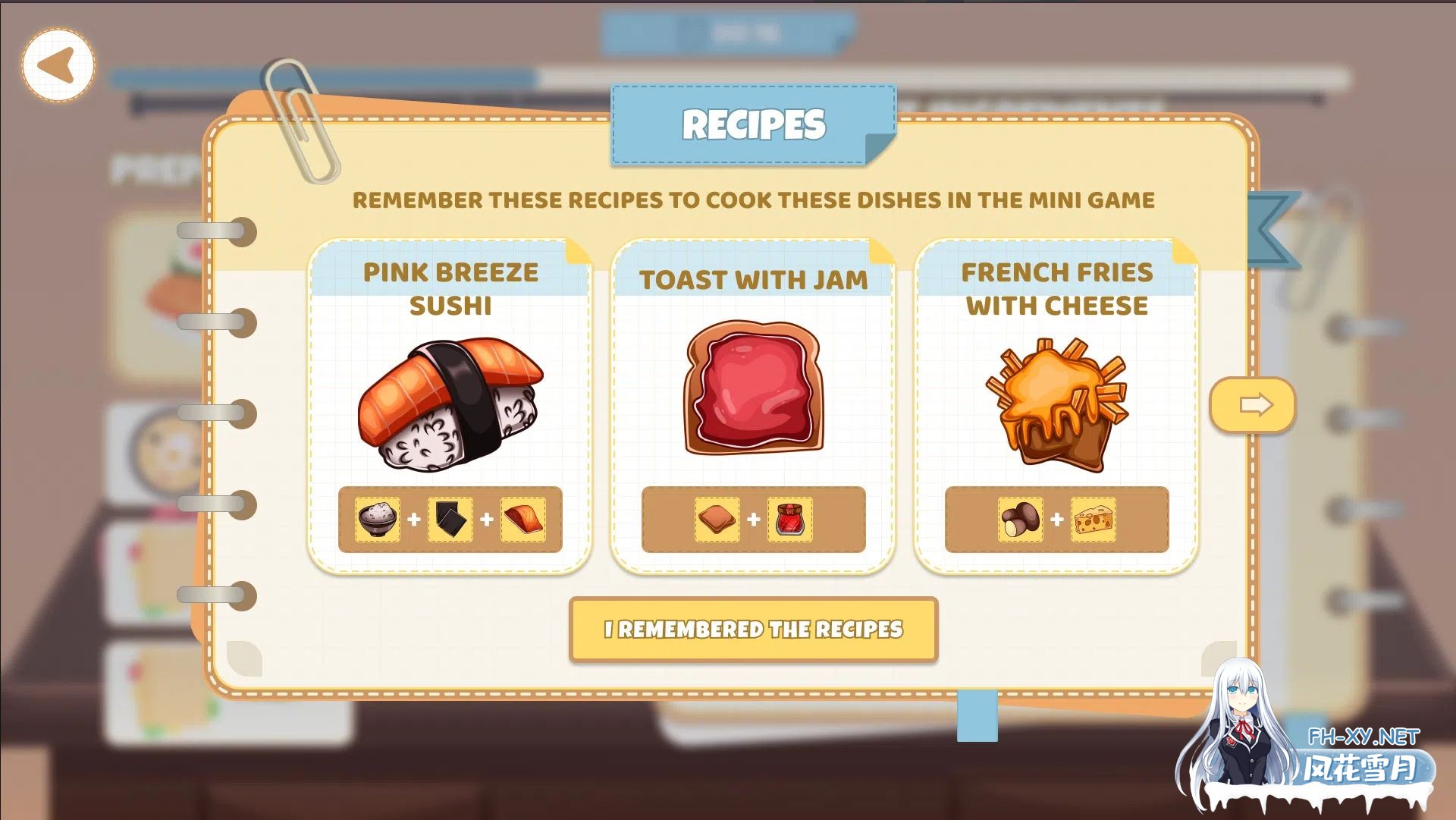
Task: Click the cheese wedge ingredient icon
Action: tap(1093, 520)
